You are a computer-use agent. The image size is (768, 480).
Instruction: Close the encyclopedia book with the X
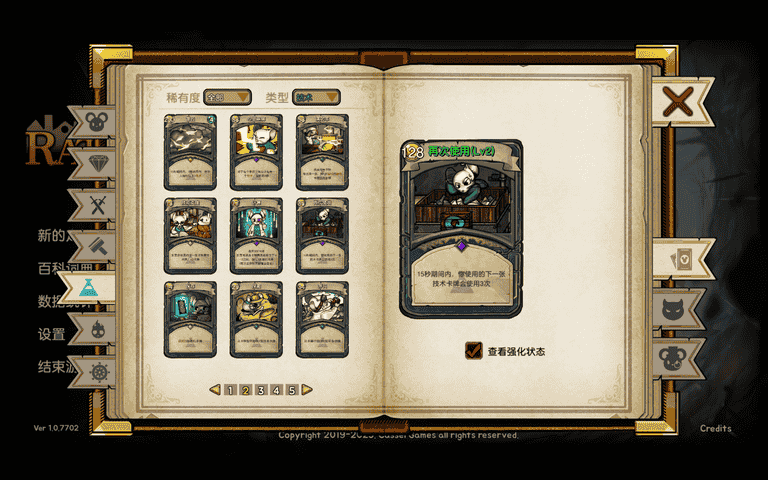679,101
